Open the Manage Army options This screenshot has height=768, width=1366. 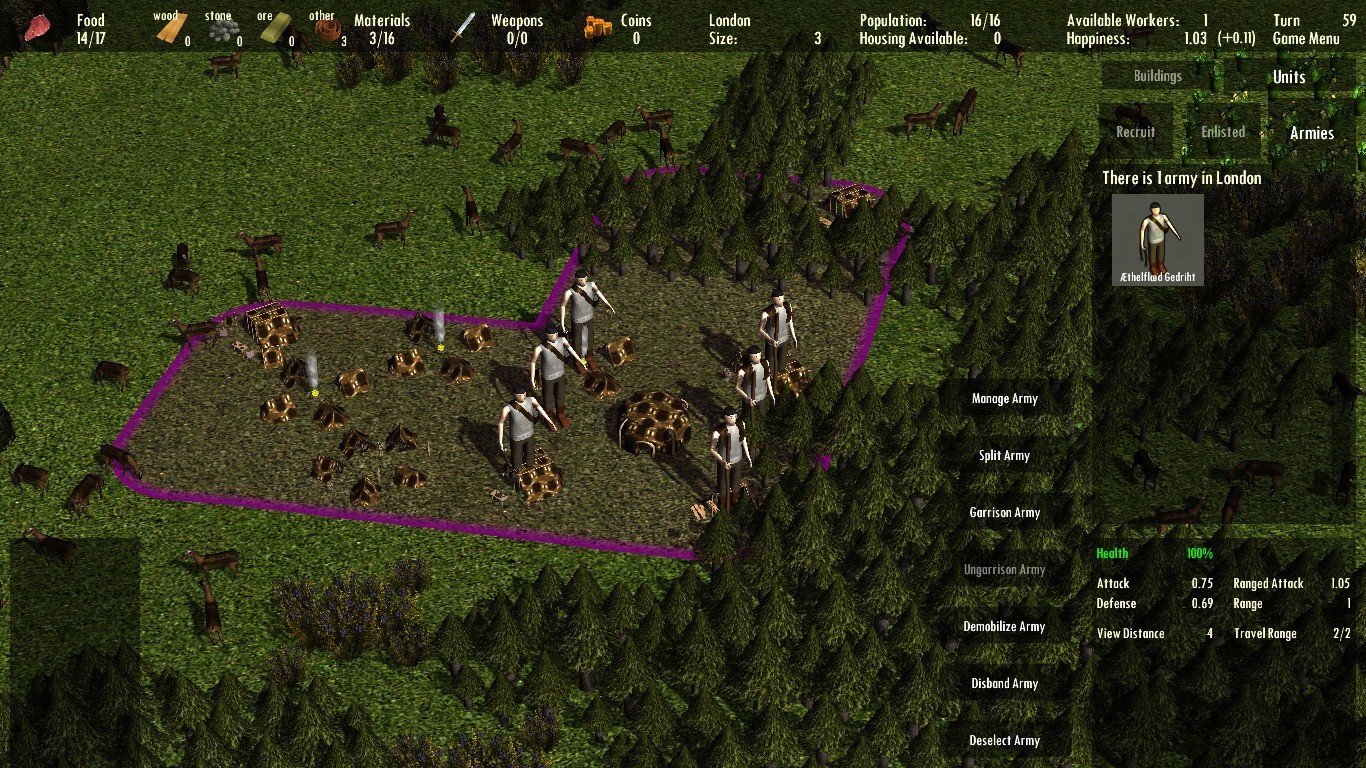(1004, 397)
